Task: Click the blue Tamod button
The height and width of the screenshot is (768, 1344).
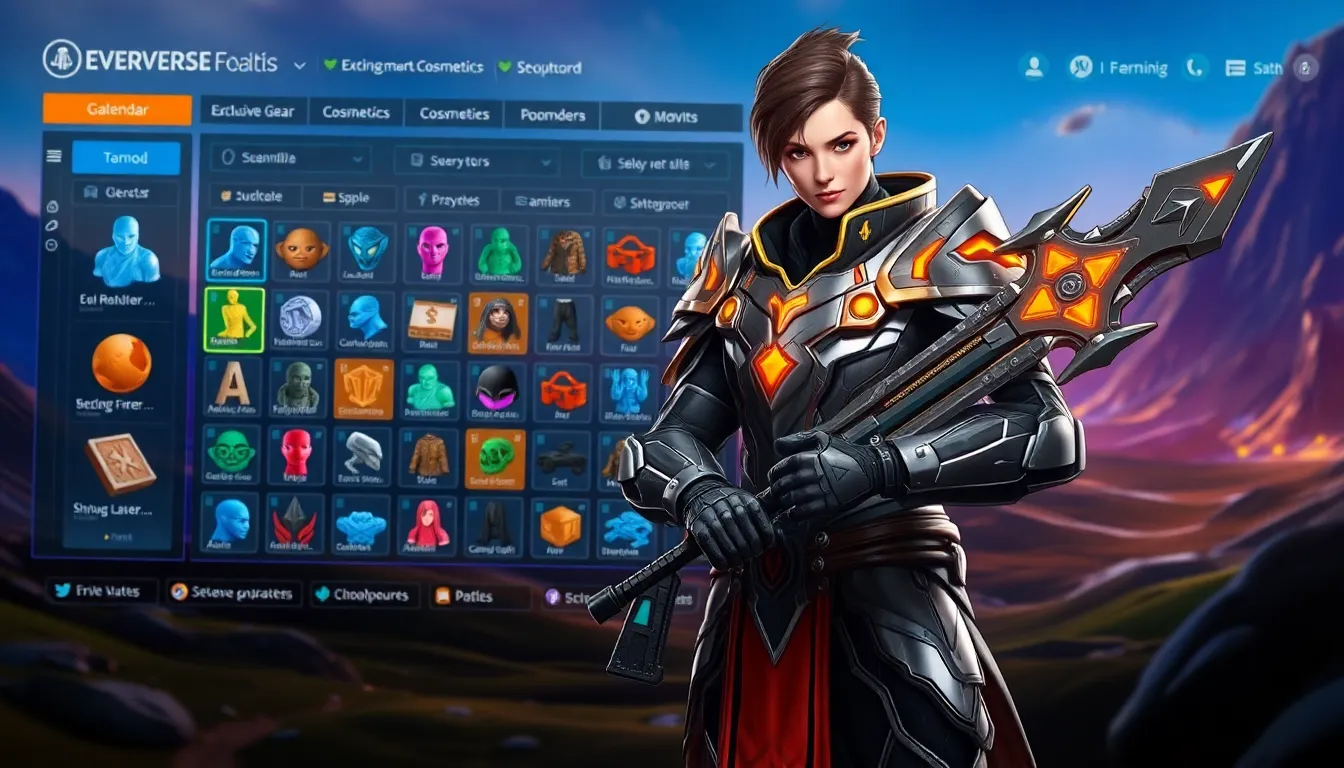Action: tap(126, 157)
